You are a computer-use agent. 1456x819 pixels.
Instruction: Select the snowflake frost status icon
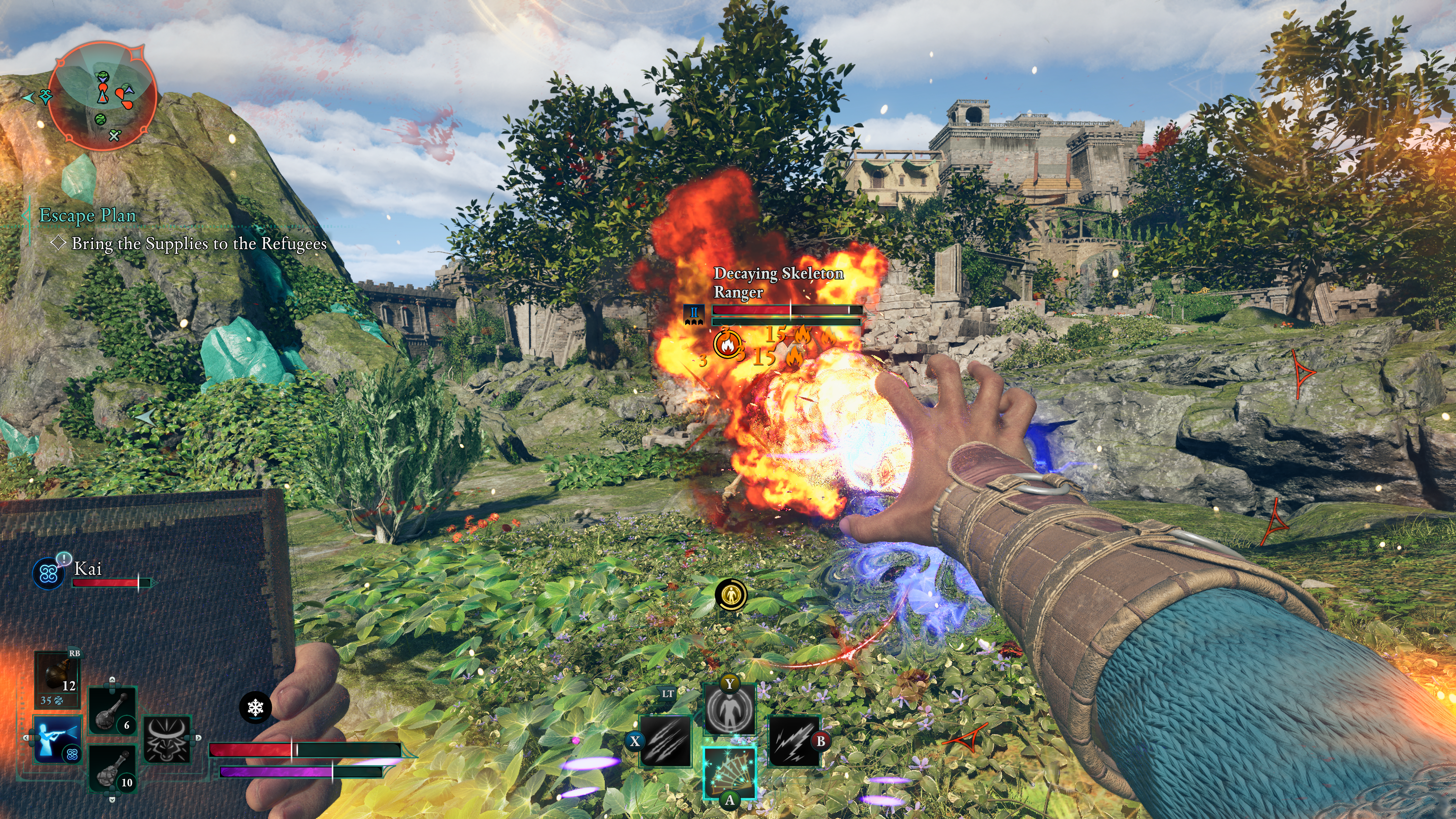[256, 707]
